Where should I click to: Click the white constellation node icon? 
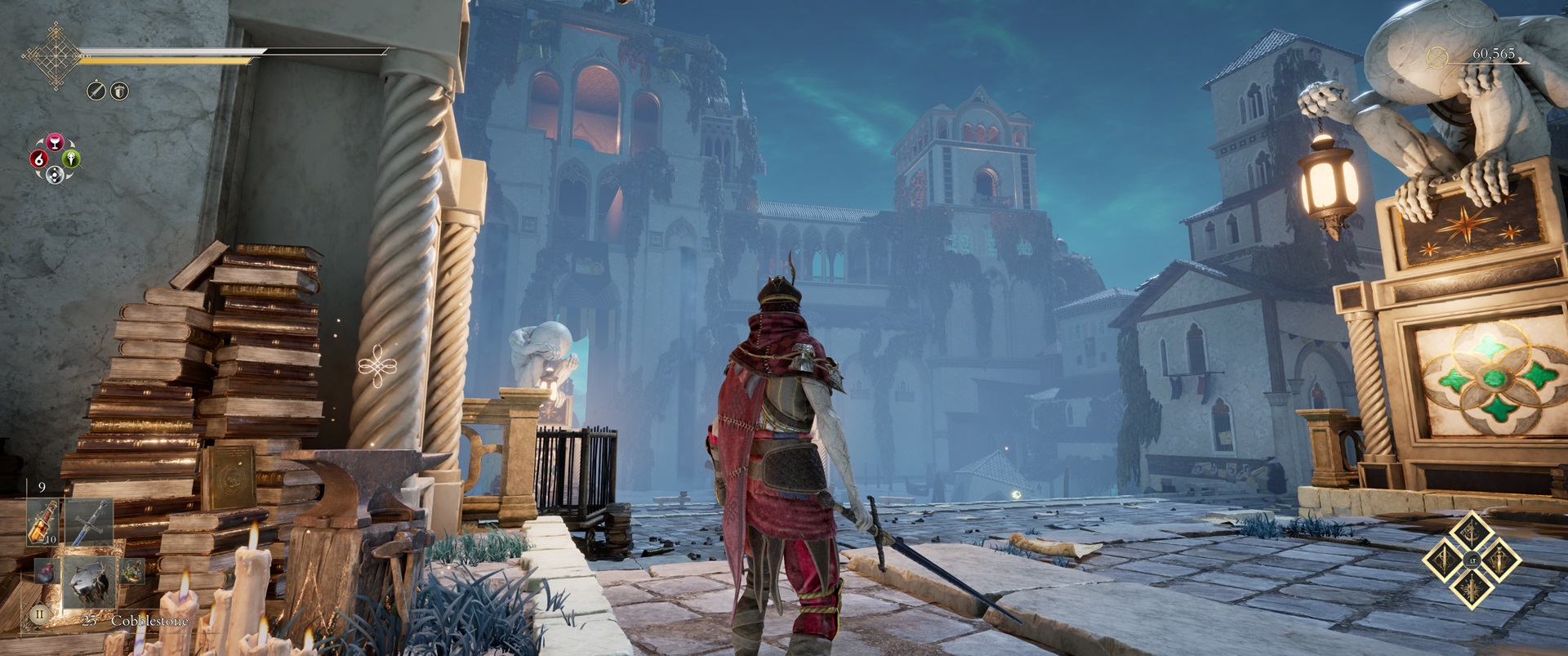coord(55,174)
